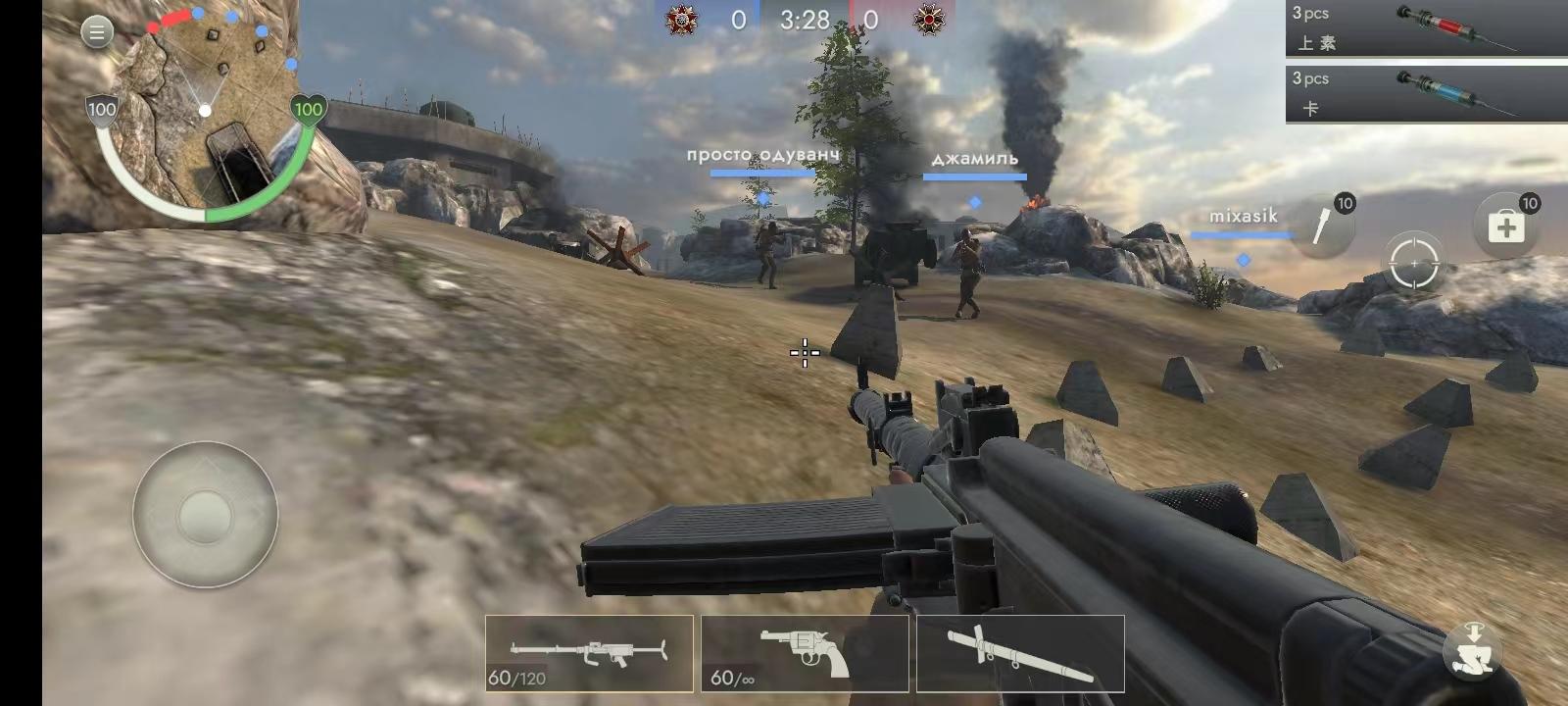Select the machine gun weapon slot
The image size is (1568, 706).
click(x=589, y=653)
